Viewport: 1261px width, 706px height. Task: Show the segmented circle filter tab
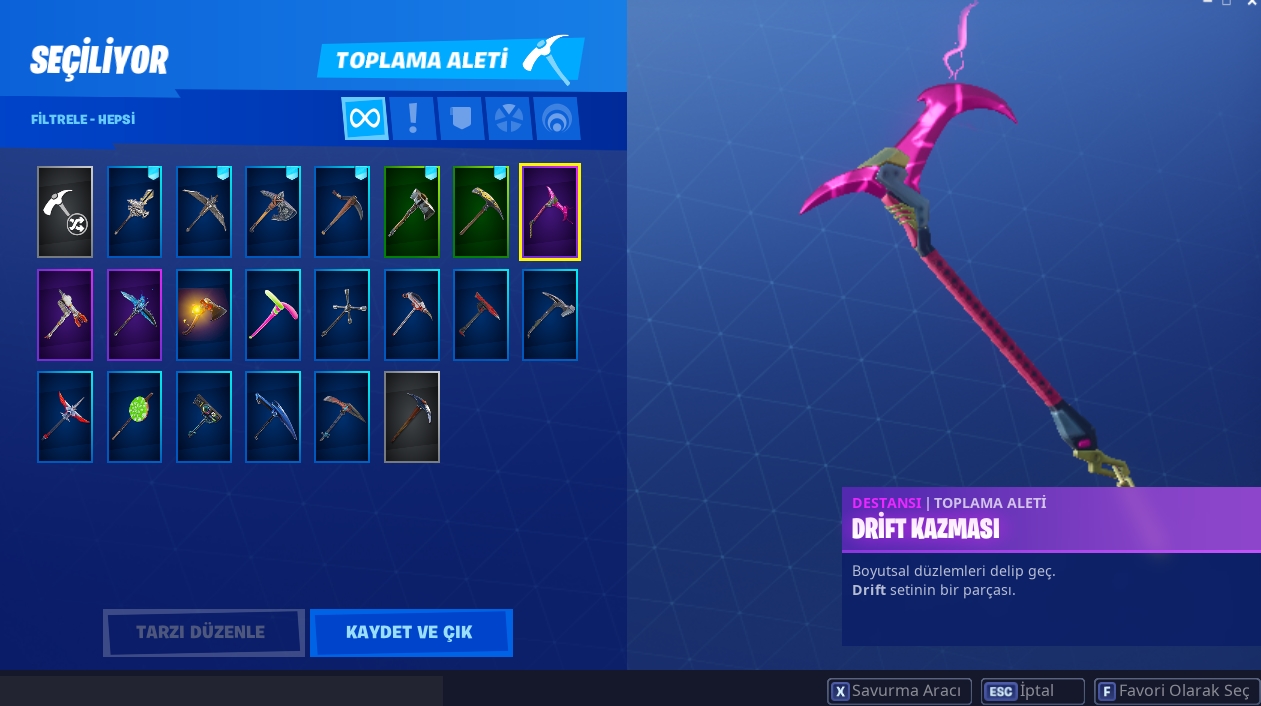(x=508, y=118)
